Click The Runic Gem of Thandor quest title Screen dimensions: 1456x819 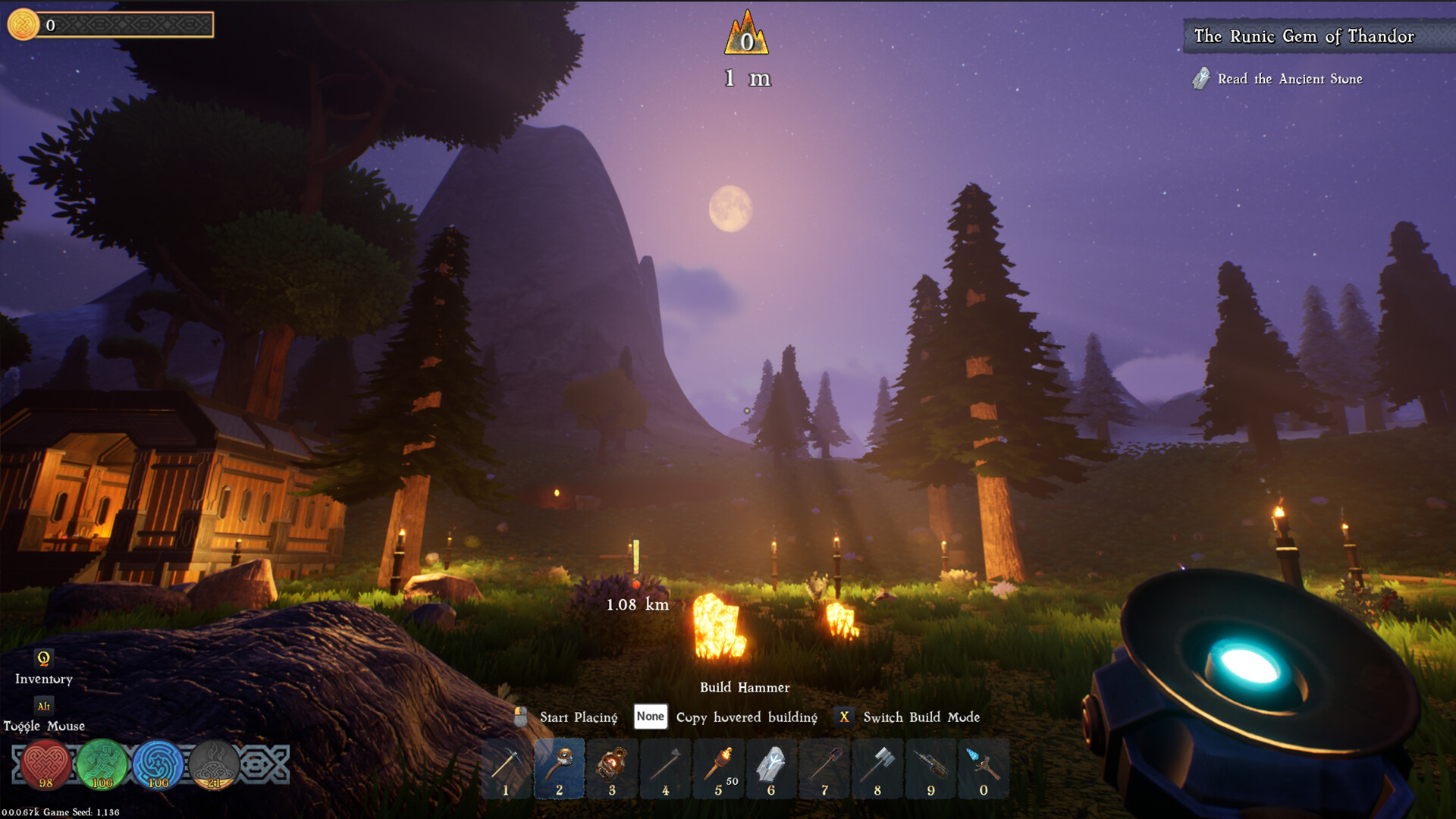pyautogui.click(x=1304, y=36)
